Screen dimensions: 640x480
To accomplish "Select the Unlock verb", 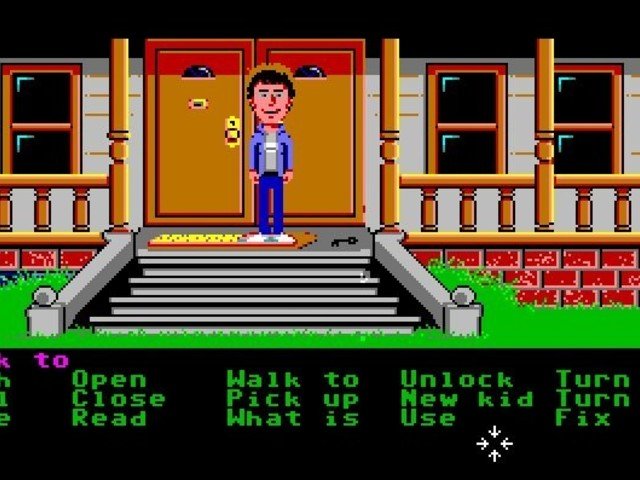I will pos(456,379).
